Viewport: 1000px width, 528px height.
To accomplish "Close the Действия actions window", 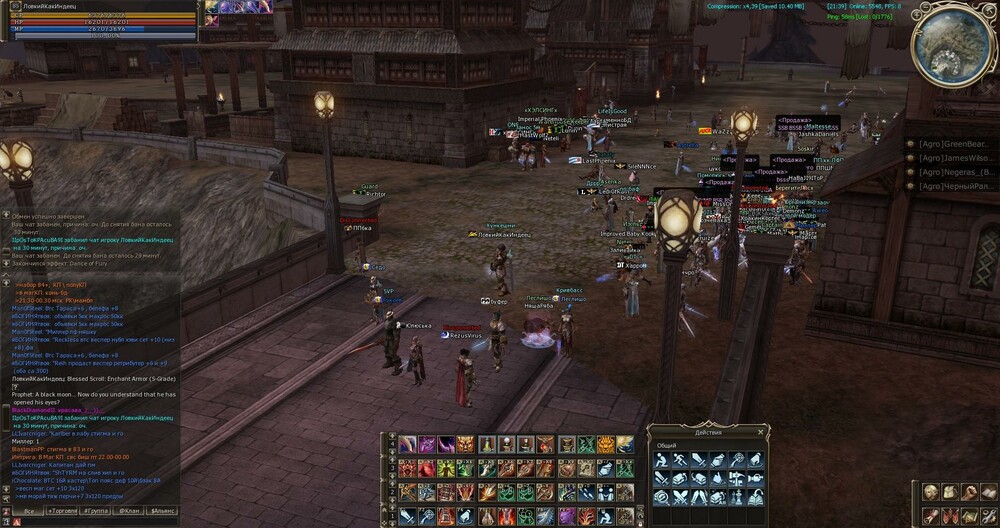I will click(x=760, y=432).
